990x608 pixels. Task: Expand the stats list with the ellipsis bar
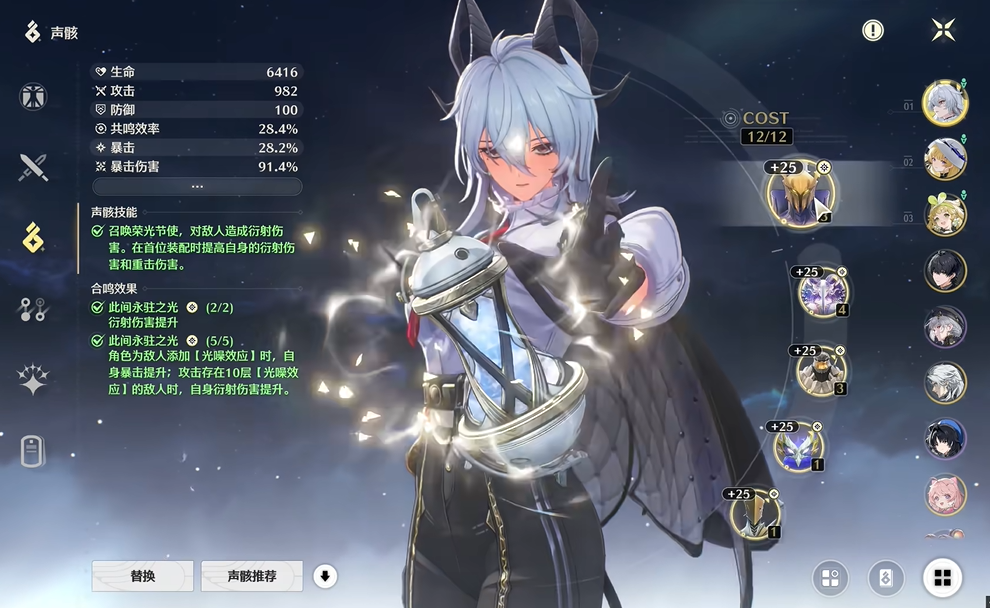click(x=197, y=187)
